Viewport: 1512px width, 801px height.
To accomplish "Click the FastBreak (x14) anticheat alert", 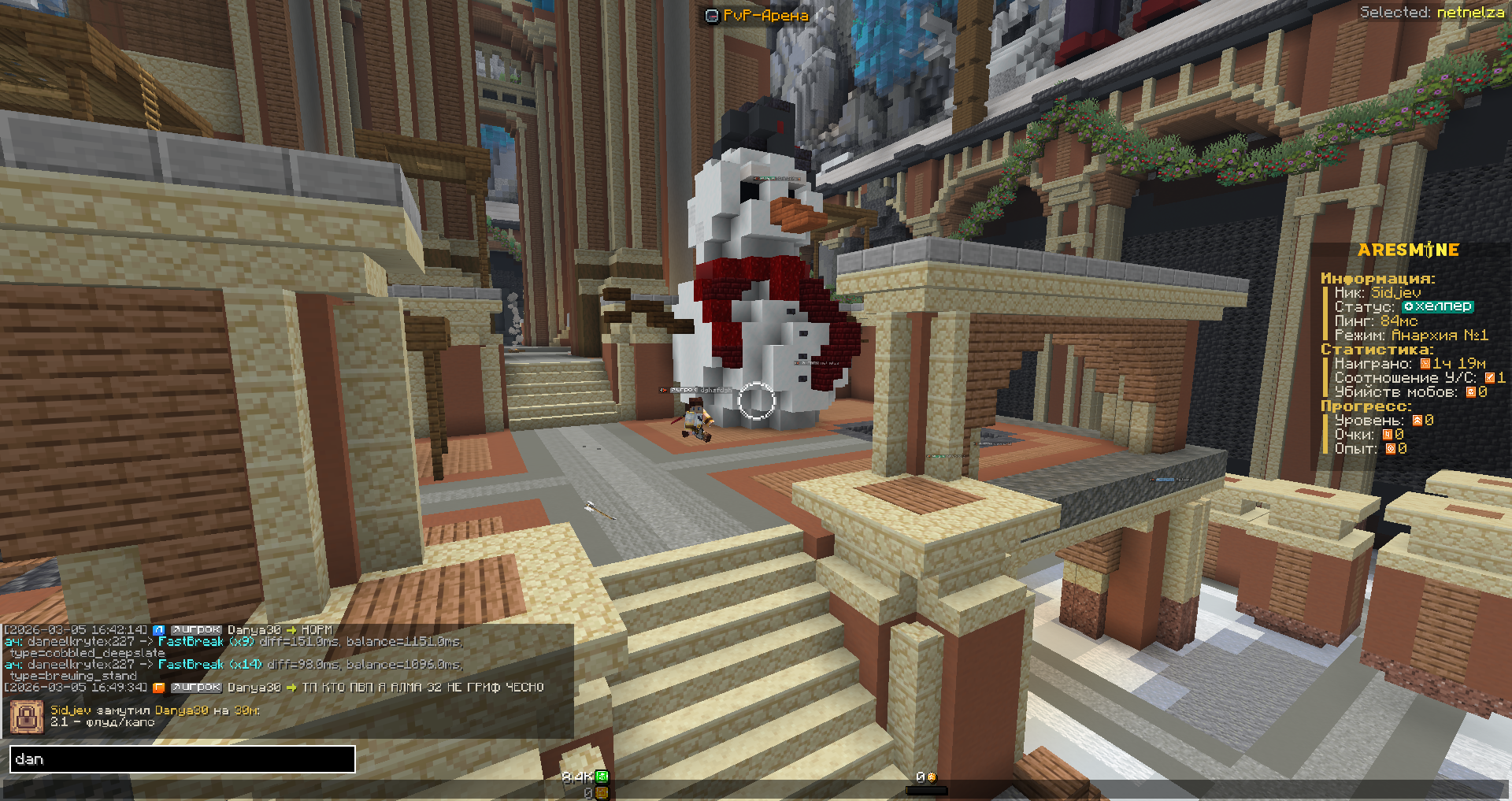I will click(x=209, y=665).
